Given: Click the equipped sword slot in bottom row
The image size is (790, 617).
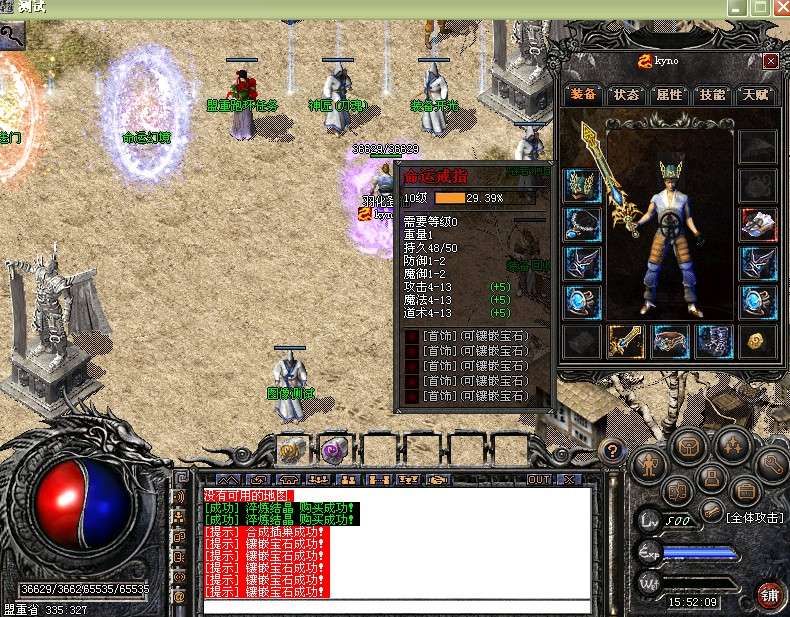Looking at the screenshot, I should point(626,342).
